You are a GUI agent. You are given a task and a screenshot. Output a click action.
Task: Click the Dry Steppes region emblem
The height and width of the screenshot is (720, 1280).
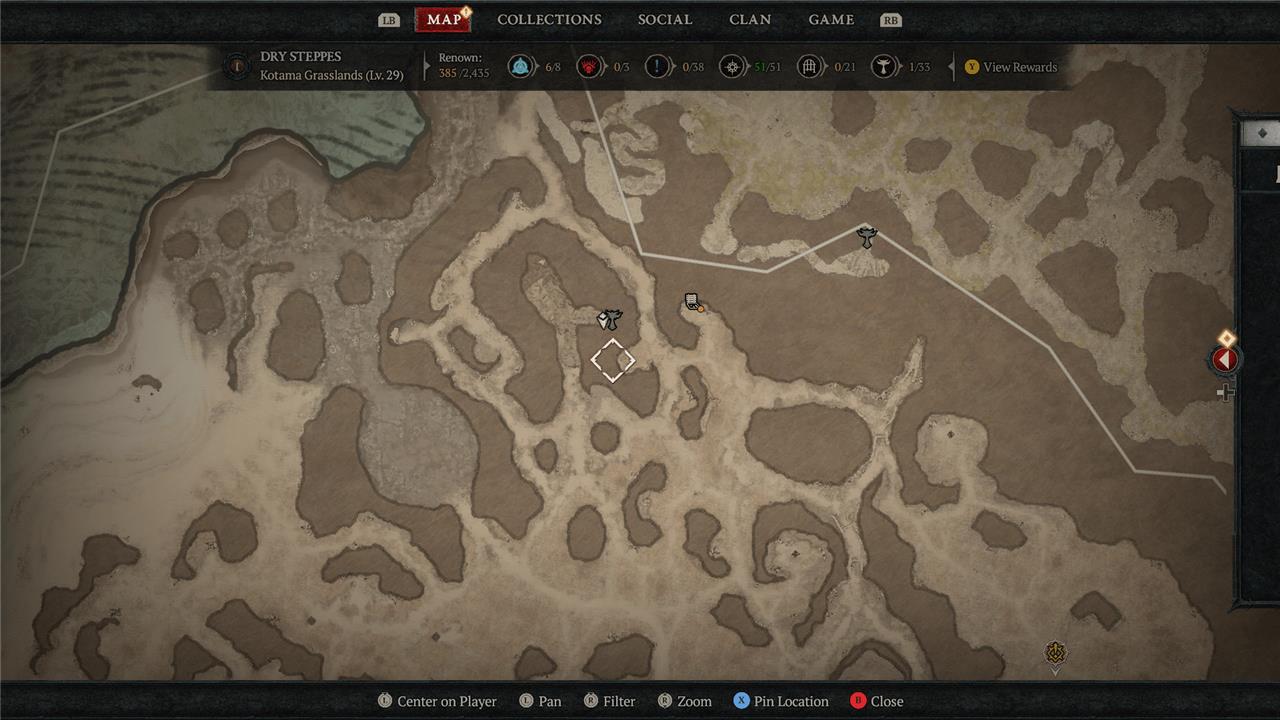coord(237,67)
